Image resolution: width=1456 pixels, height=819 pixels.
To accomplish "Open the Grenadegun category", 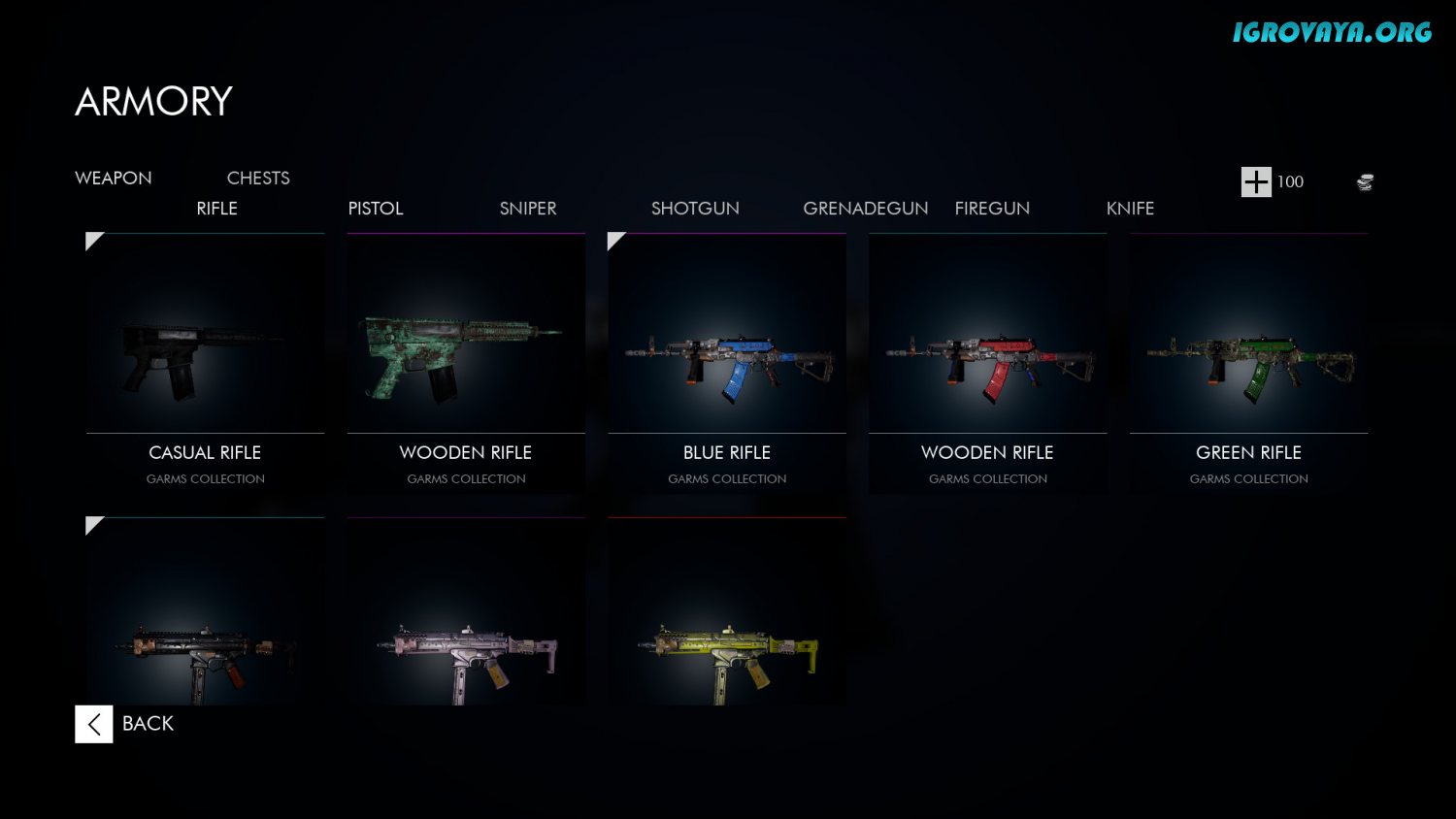I will click(x=865, y=209).
